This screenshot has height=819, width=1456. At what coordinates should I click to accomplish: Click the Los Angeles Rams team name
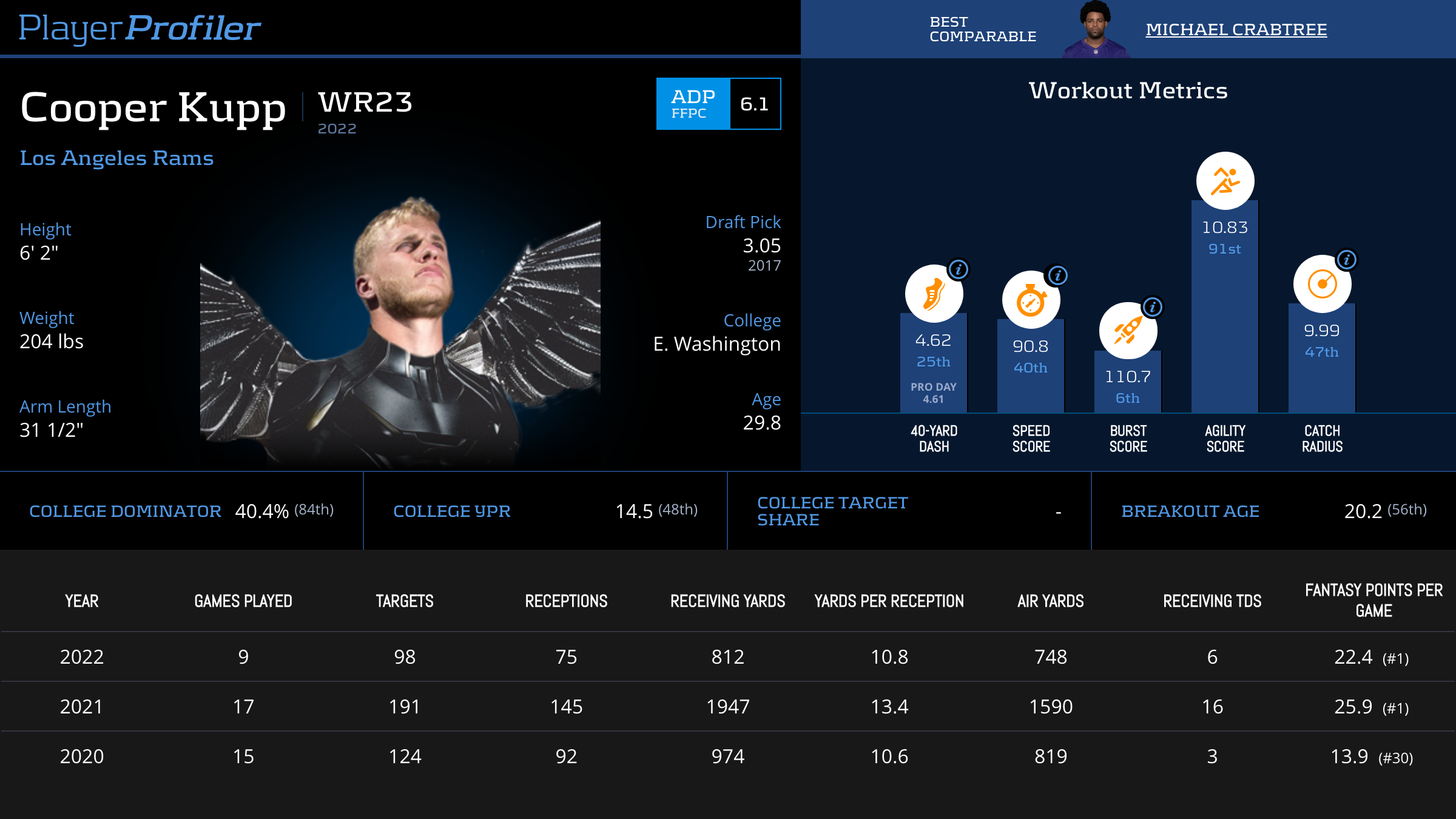[x=116, y=158]
